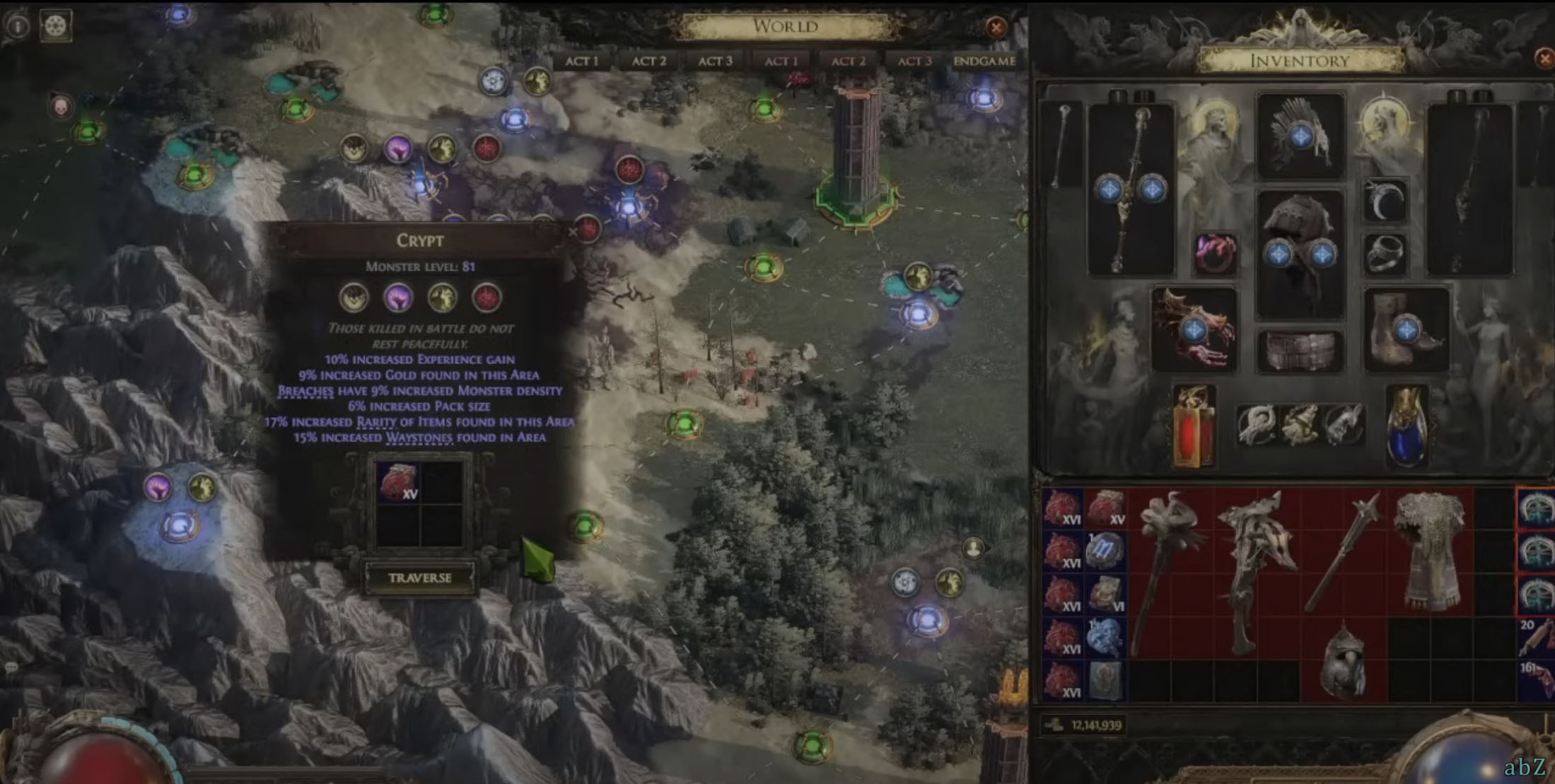
Task: Close the World map panel
Action: (x=996, y=28)
